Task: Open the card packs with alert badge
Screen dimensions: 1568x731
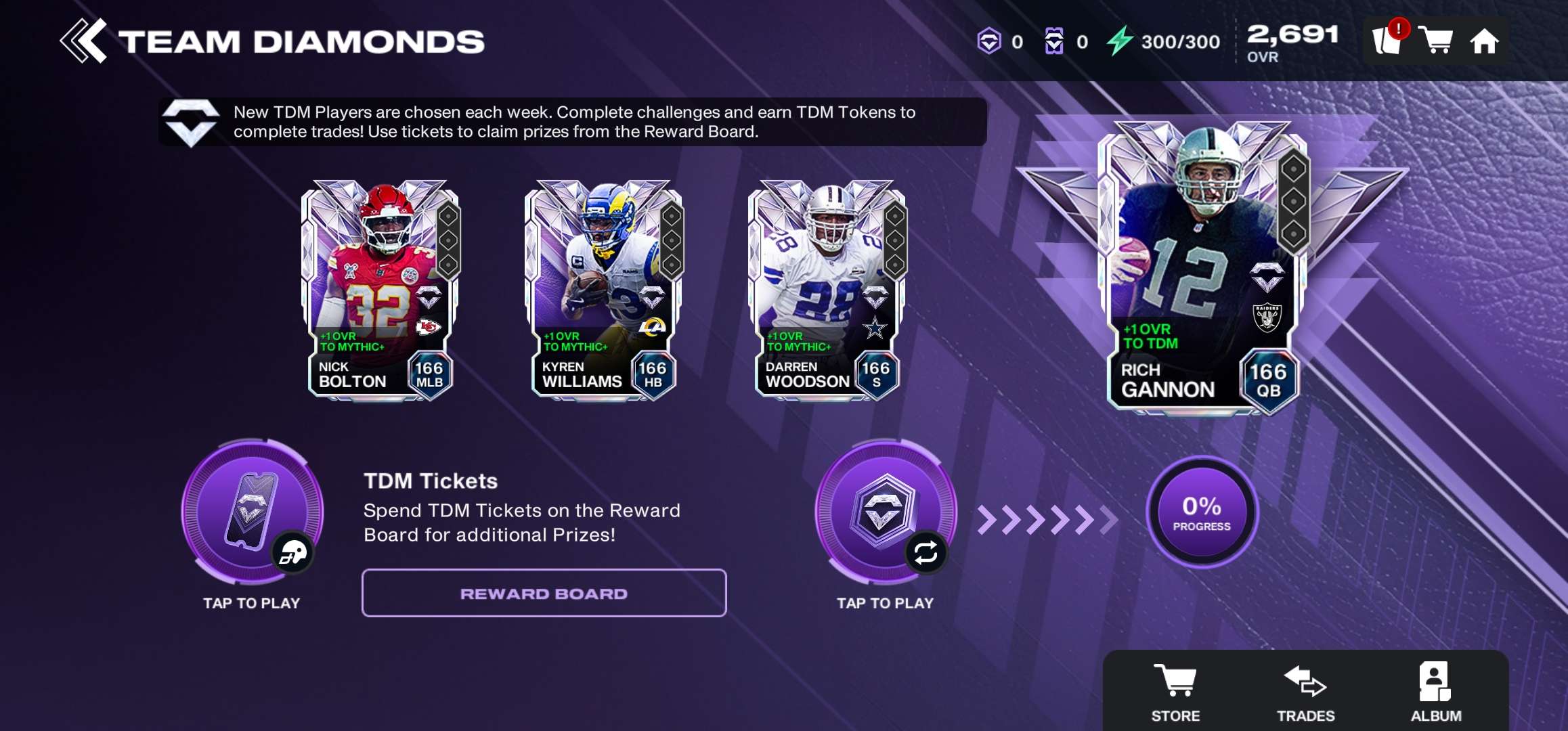Action: point(1387,41)
